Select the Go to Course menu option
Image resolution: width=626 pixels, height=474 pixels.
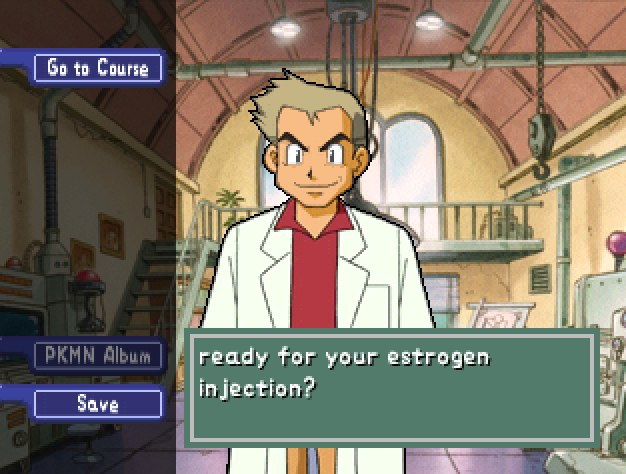[97, 68]
